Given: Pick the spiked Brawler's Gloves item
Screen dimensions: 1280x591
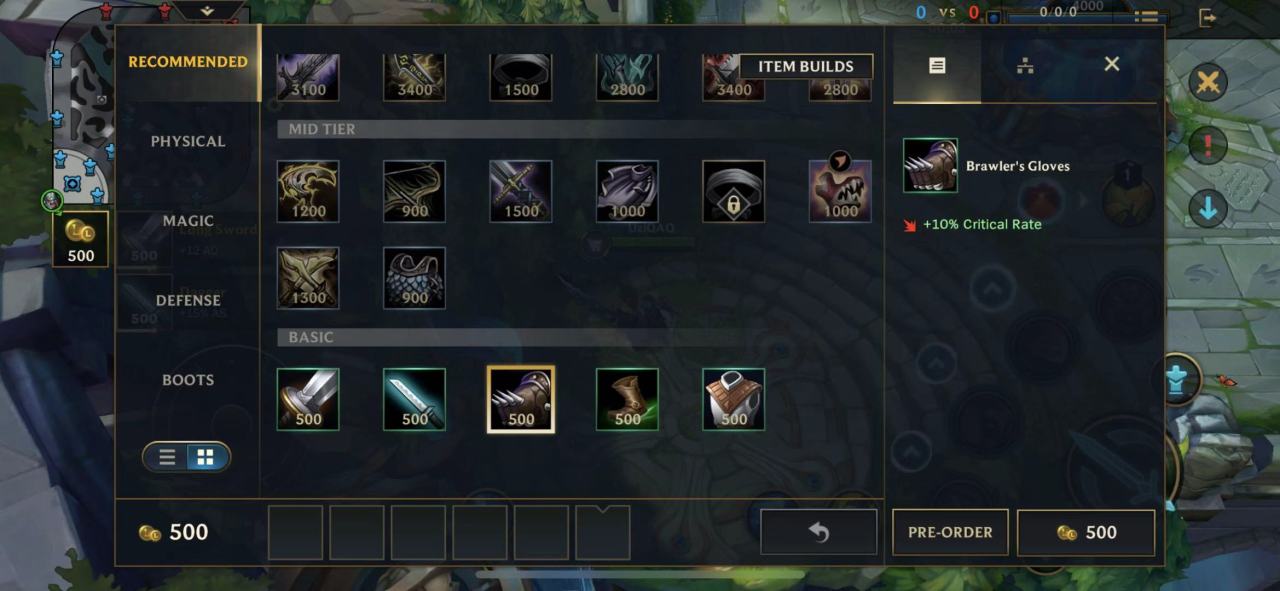Looking at the screenshot, I should tap(521, 399).
